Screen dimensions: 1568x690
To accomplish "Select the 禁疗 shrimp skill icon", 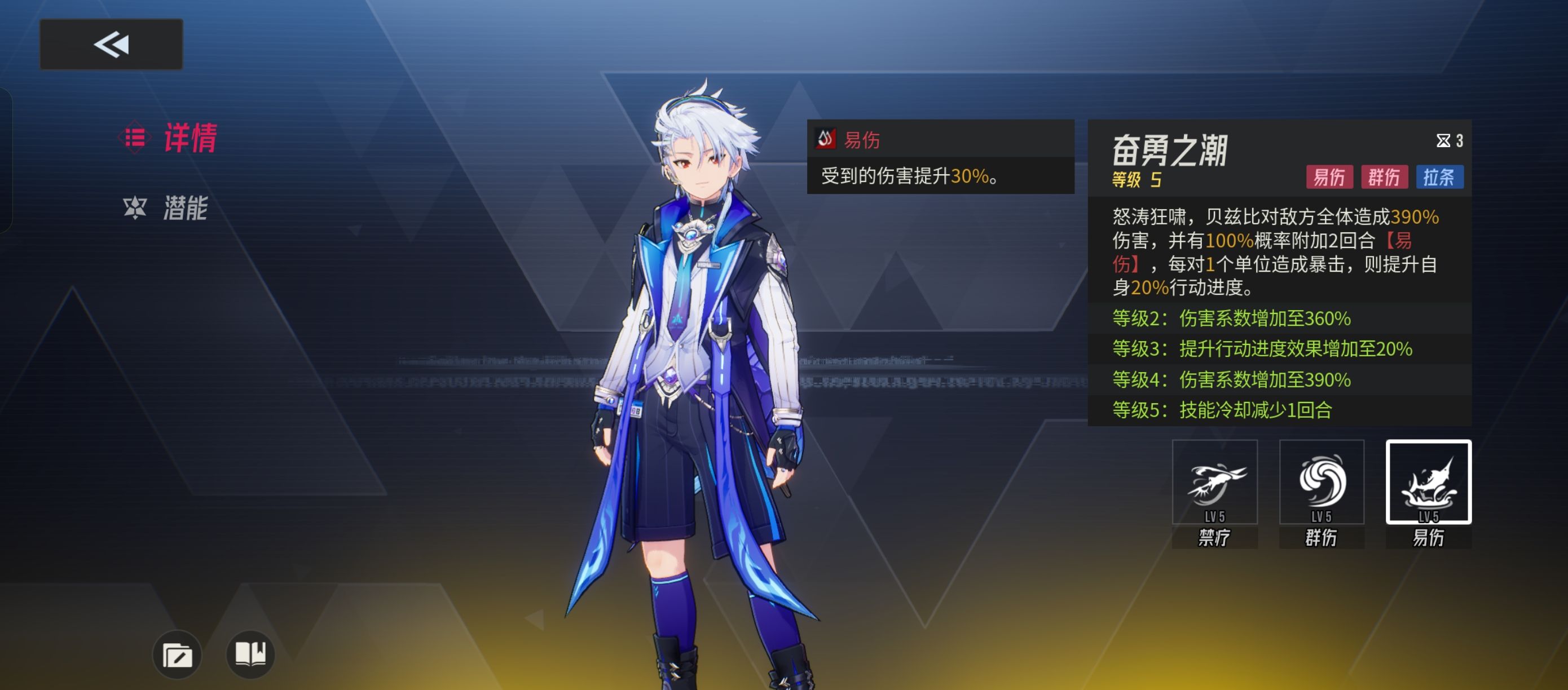I will click(1214, 482).
